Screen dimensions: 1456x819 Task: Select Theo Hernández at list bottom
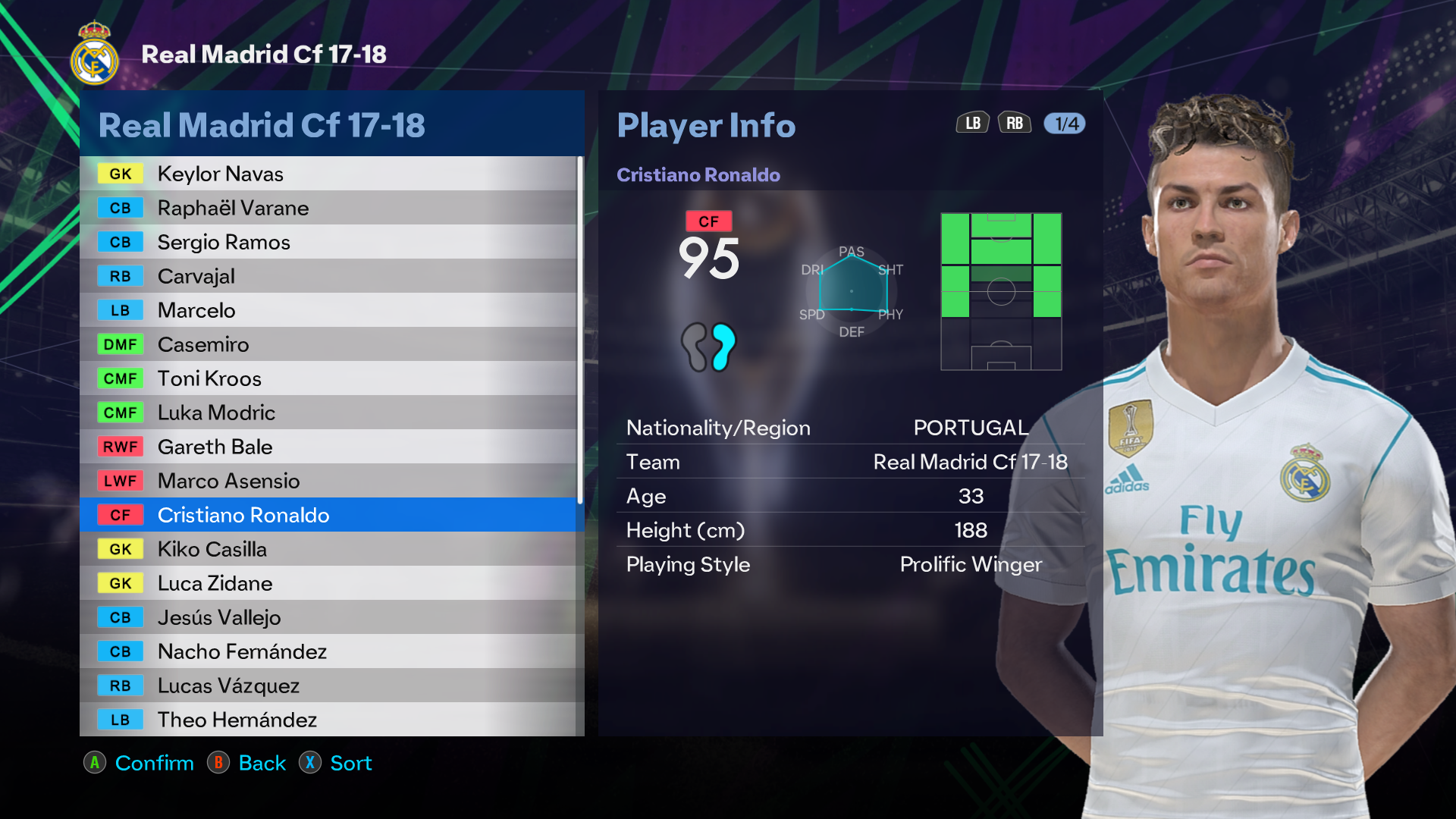pos(328,719)
